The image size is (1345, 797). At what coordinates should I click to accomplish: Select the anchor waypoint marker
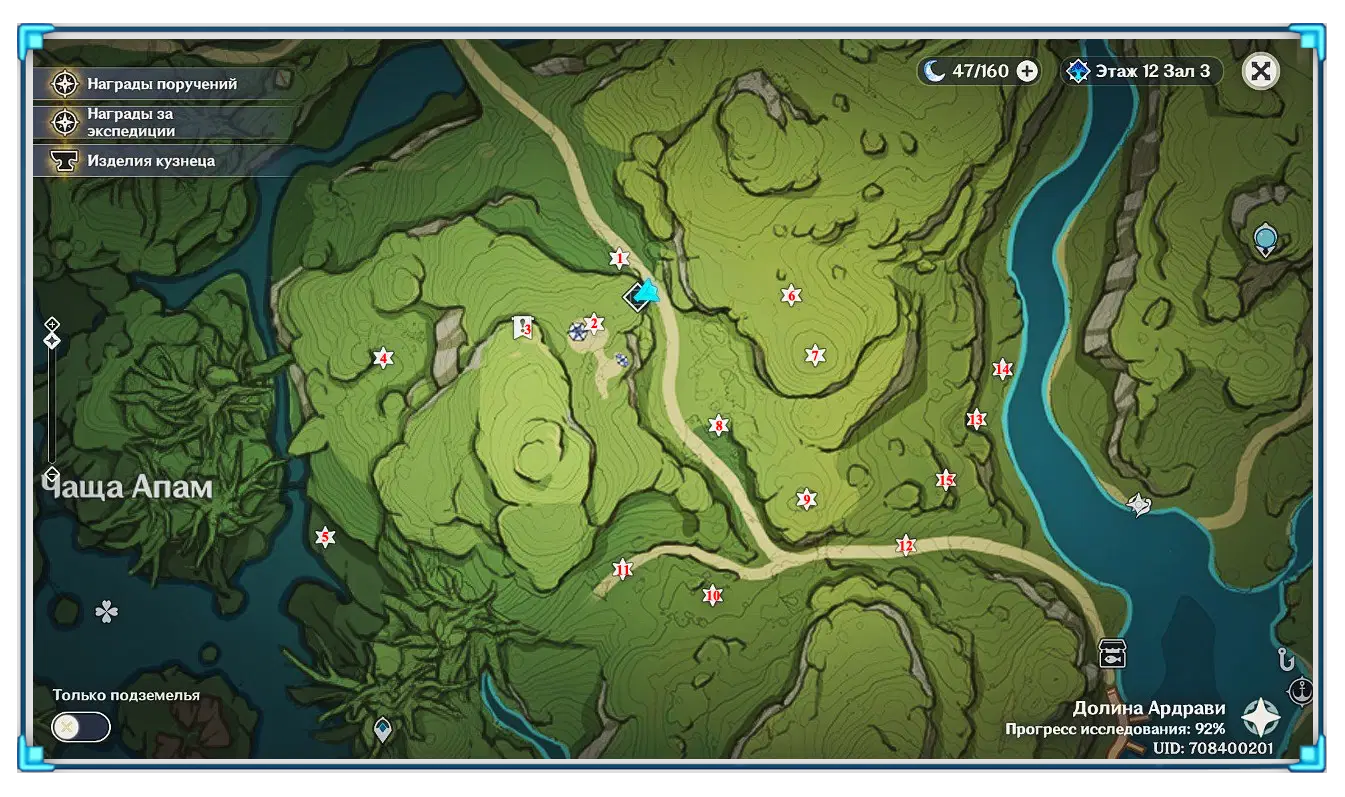(1300, 690)
